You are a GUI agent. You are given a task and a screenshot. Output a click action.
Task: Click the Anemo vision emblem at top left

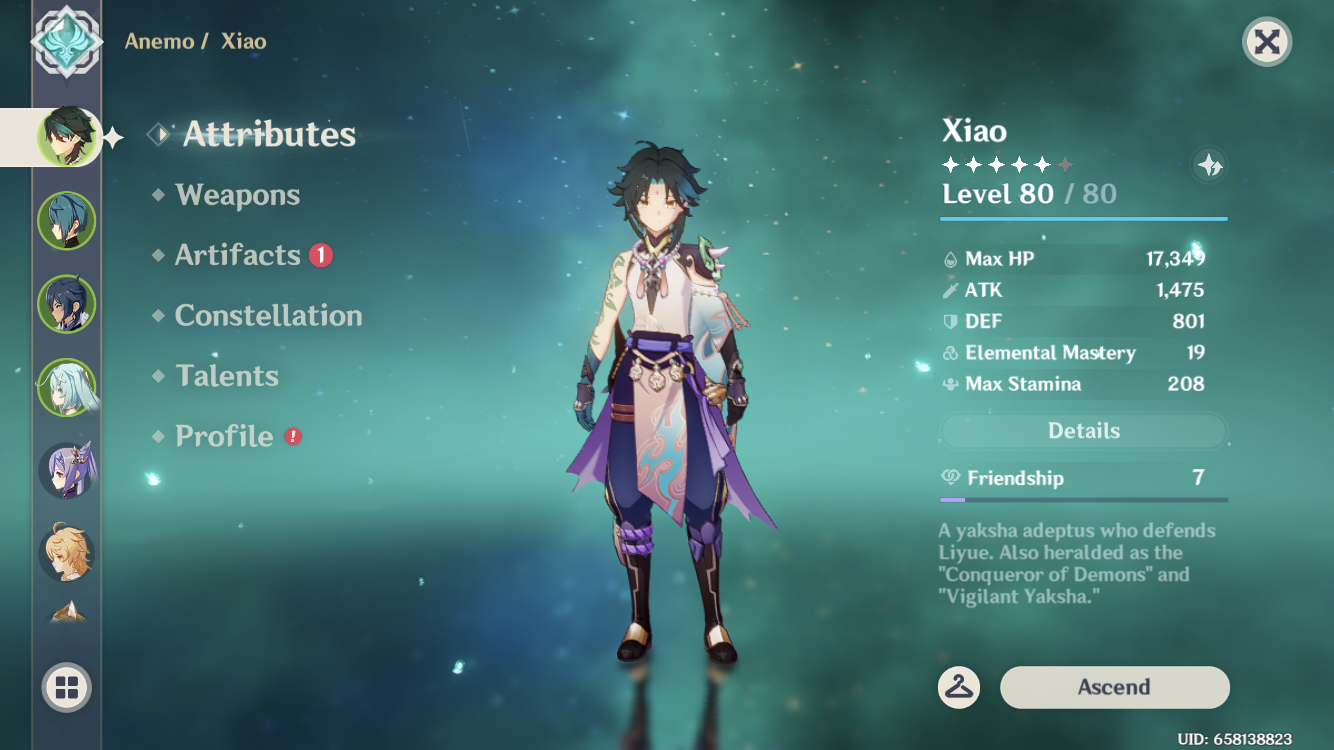coord(66,42)
